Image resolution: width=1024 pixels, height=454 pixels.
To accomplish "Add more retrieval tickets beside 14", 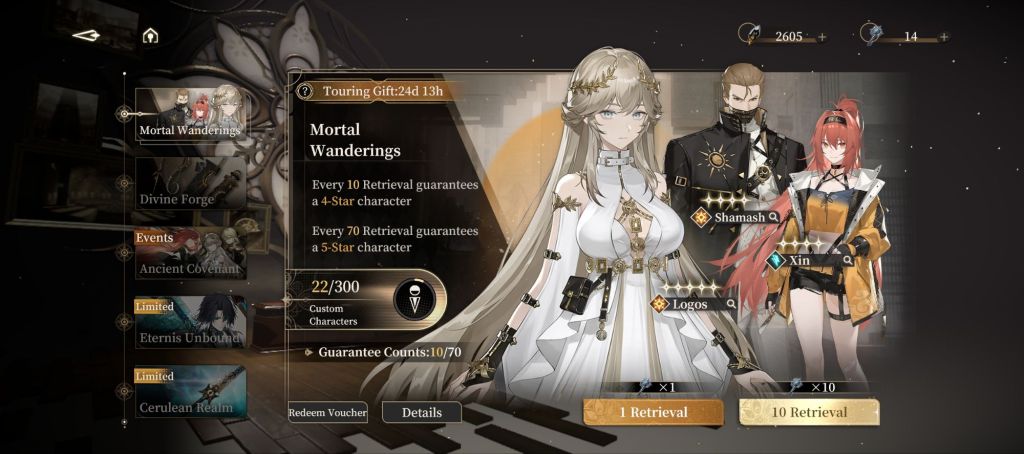I will tap(943, 37).
